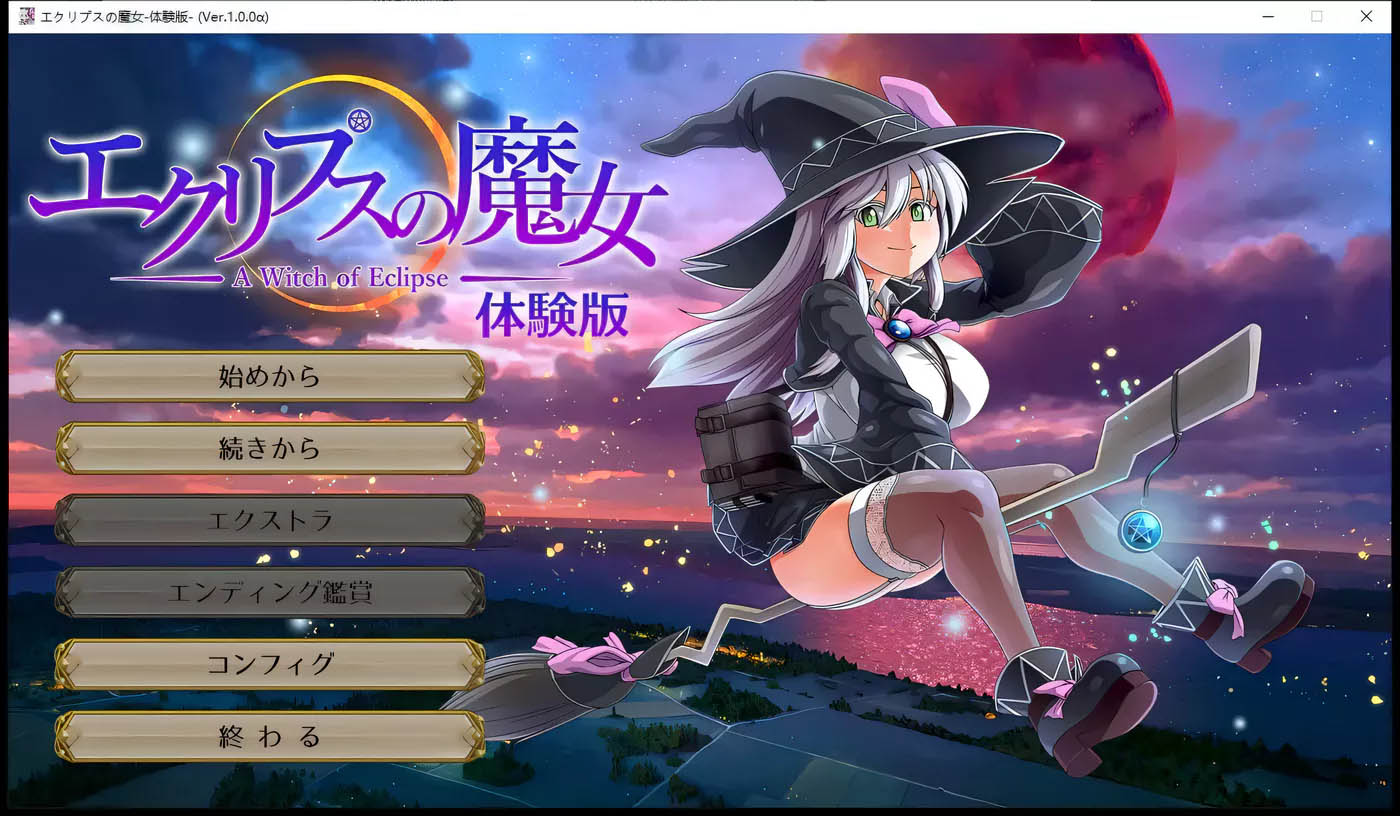The height and width of the screenshot is (816, 1400).
Task: Select 終わる to quit the game
Action: 268,736
